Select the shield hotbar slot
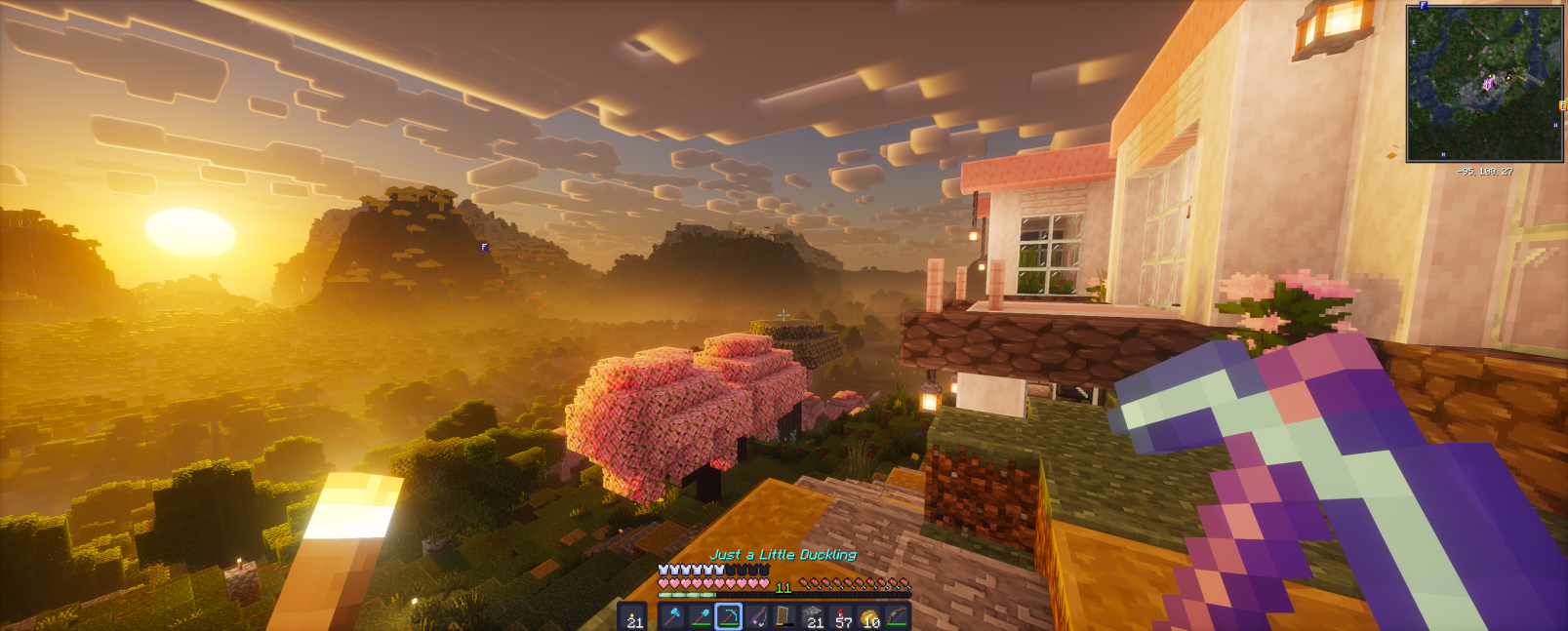The height and width of the screenshot is (631, 1568). 784,616
